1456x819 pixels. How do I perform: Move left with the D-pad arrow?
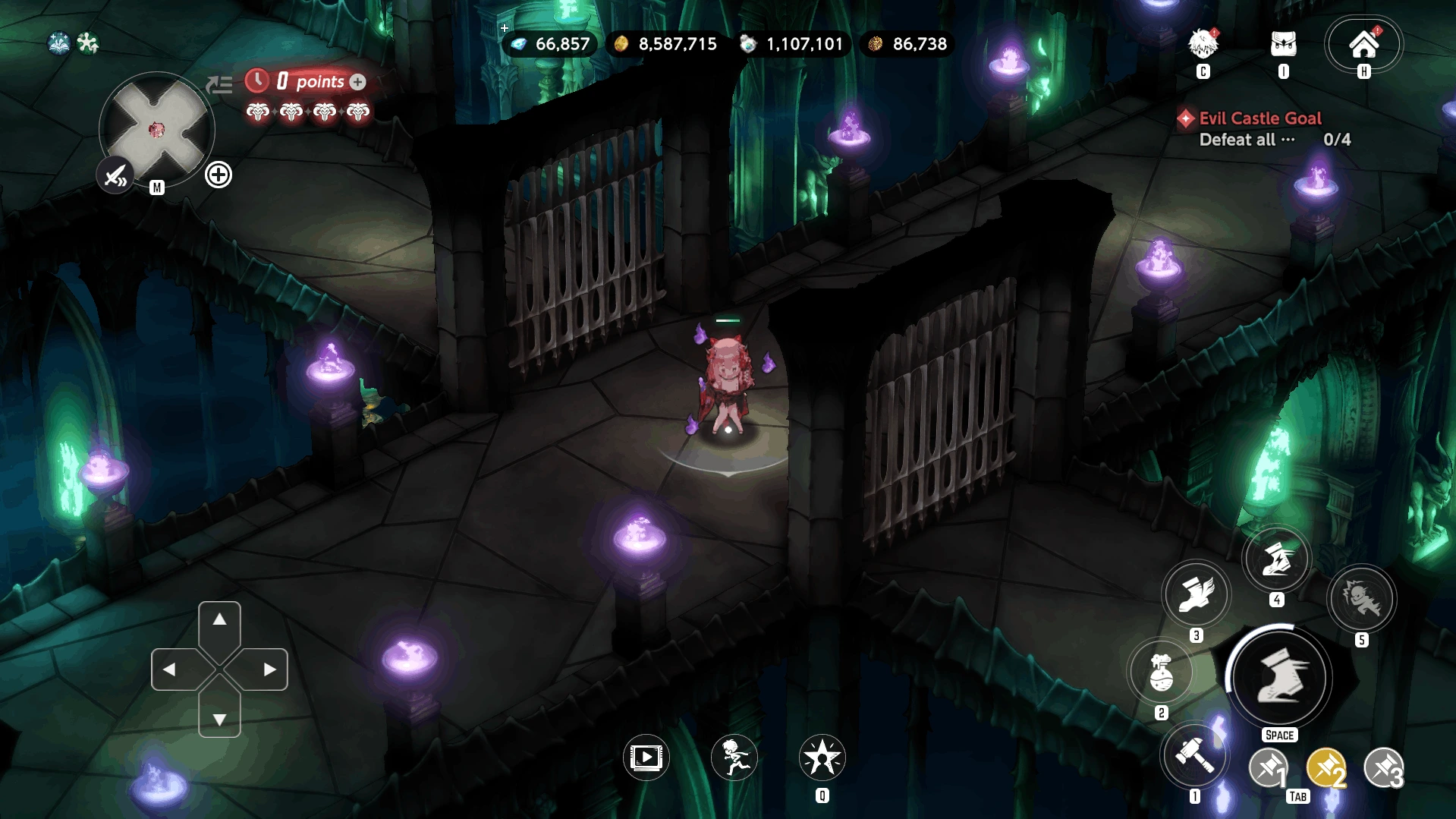170,669
